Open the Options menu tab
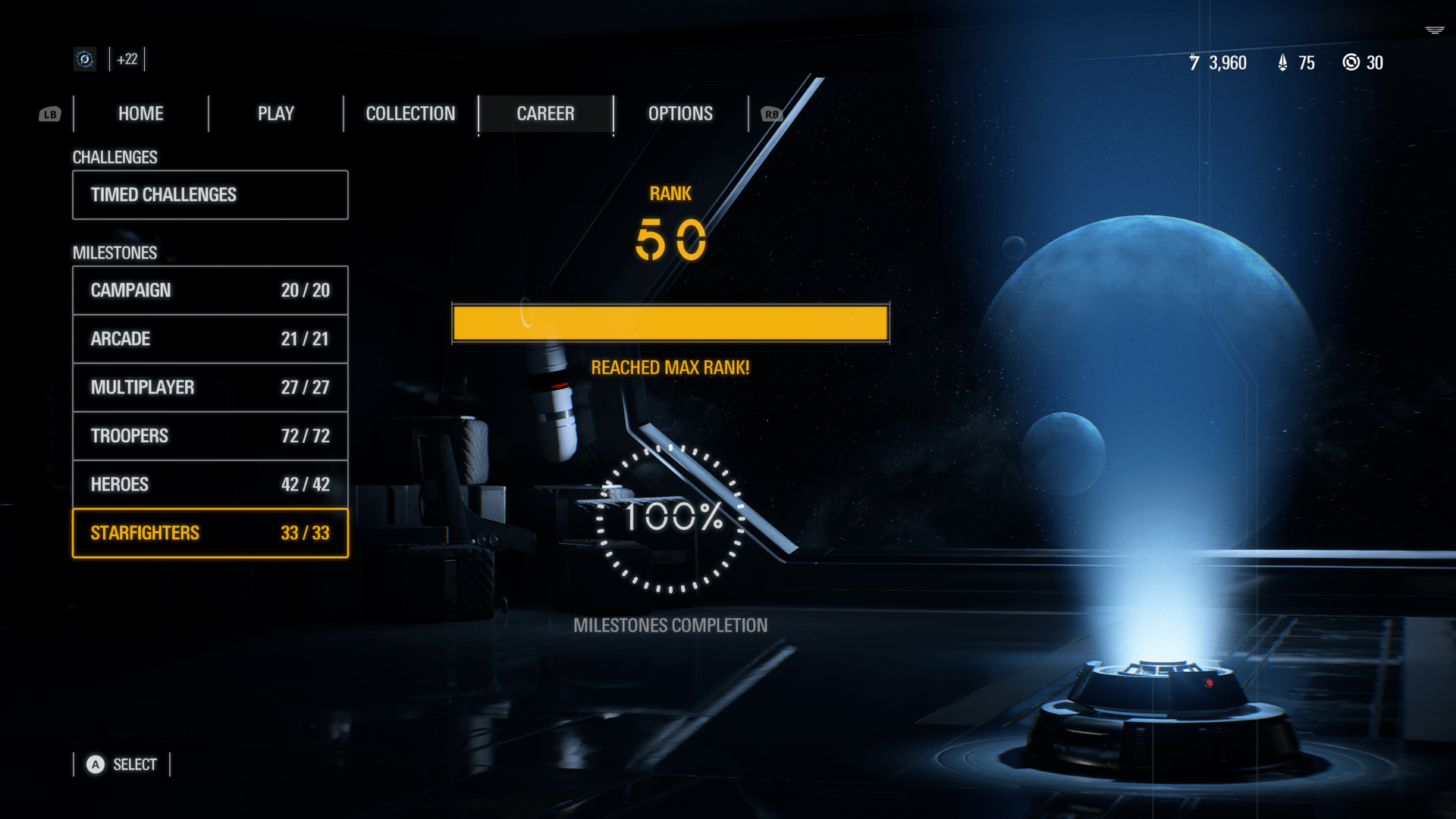Image resolution: width=1456 pixels, height=819 pixels. click(x=679, y=114)
